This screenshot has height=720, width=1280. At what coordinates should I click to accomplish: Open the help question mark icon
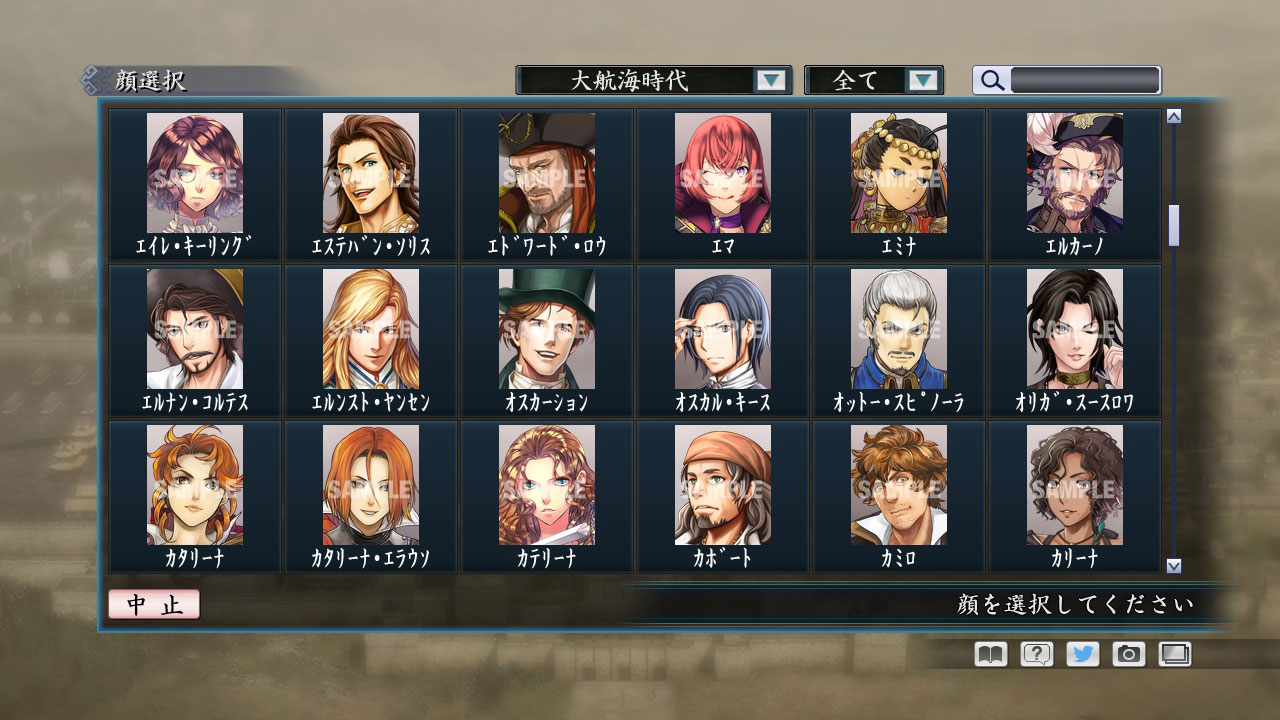click(x=1036, y=654)
